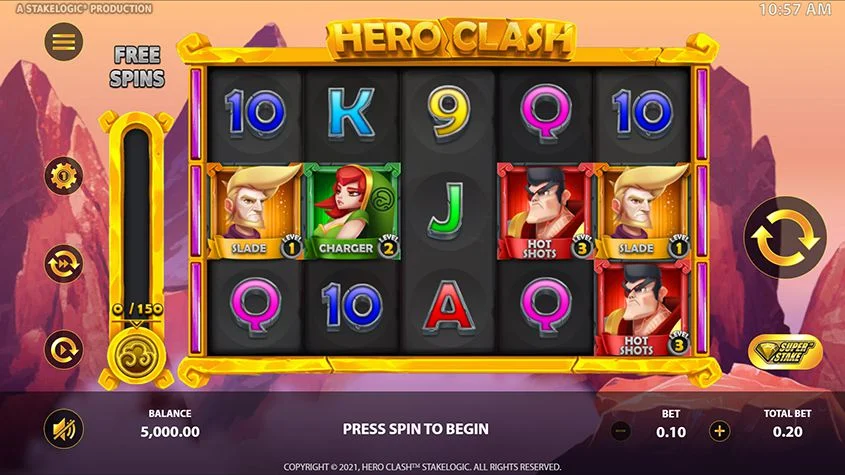This screenshot has height=475, width=845.
Task: Activate the Super Stake feature
Action: pos(787,350)
